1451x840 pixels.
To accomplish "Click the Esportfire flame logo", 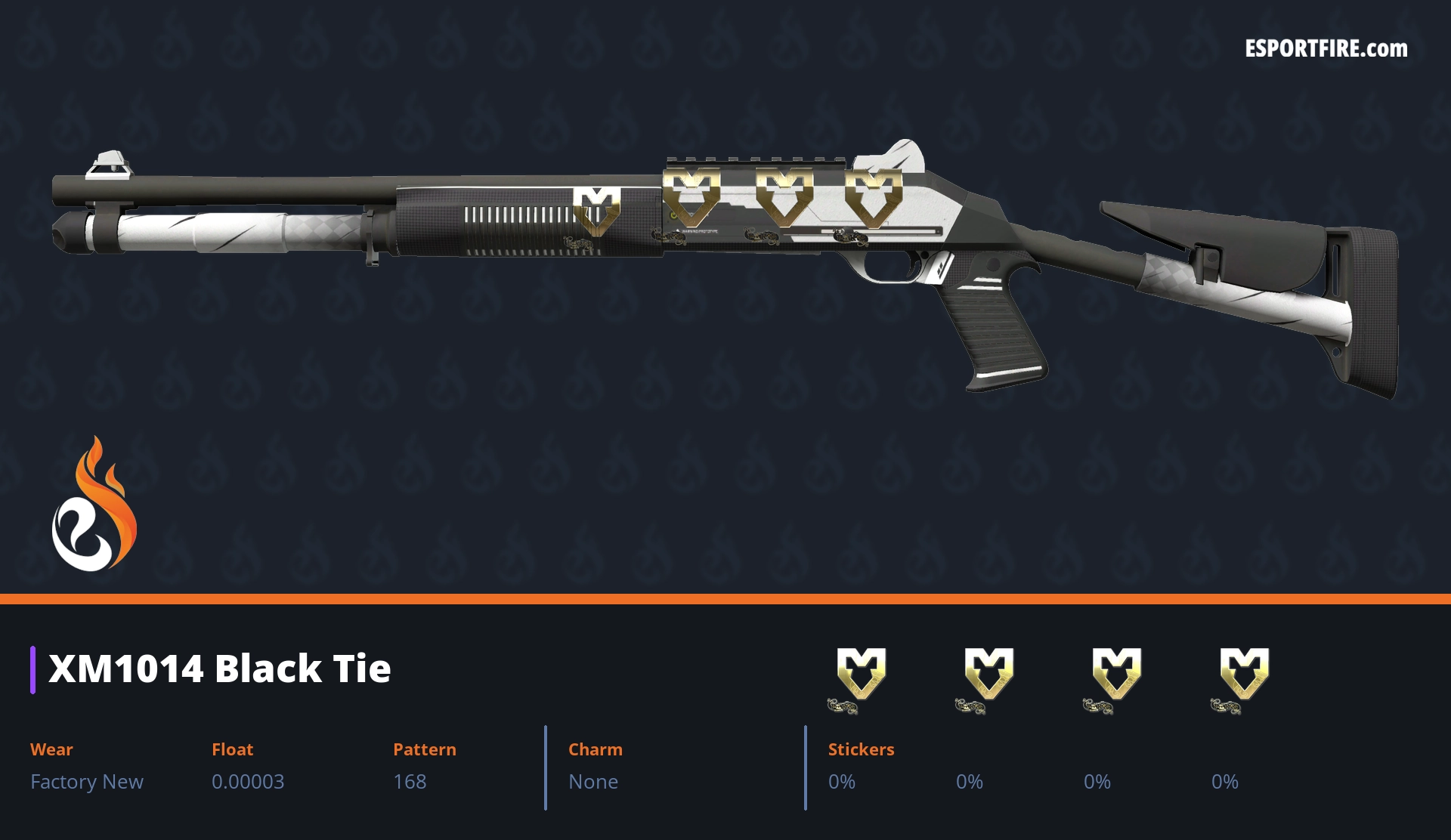I will [94, 505].
